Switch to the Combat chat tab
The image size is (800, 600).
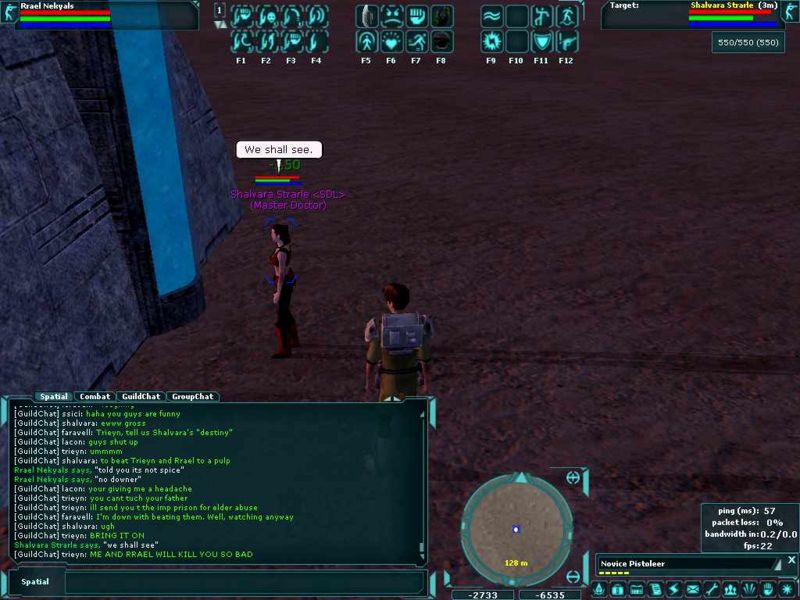click(95, 397)
